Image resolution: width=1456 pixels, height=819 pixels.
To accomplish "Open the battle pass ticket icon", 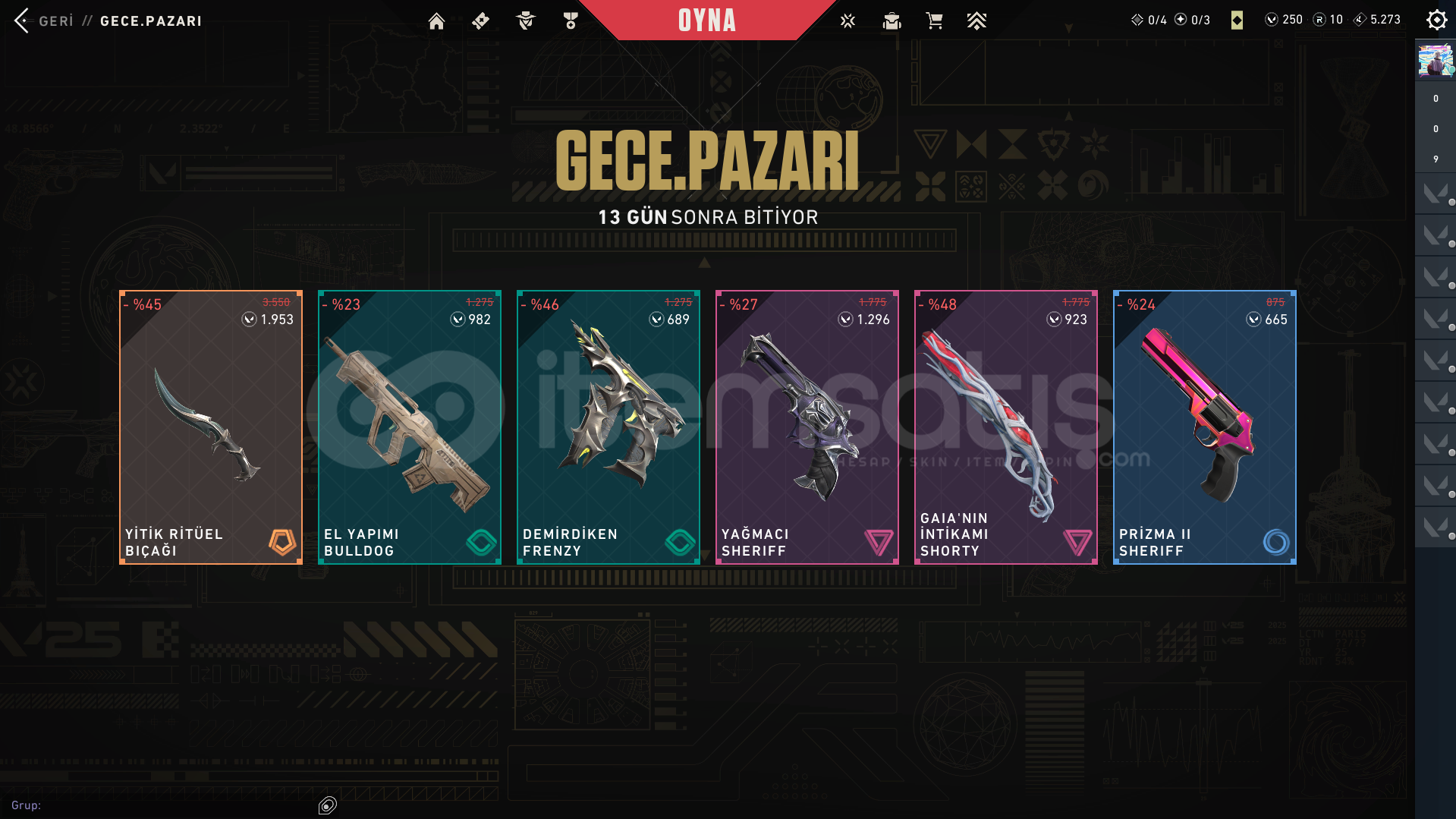I will pyautogui.click(x=480, y=21).
